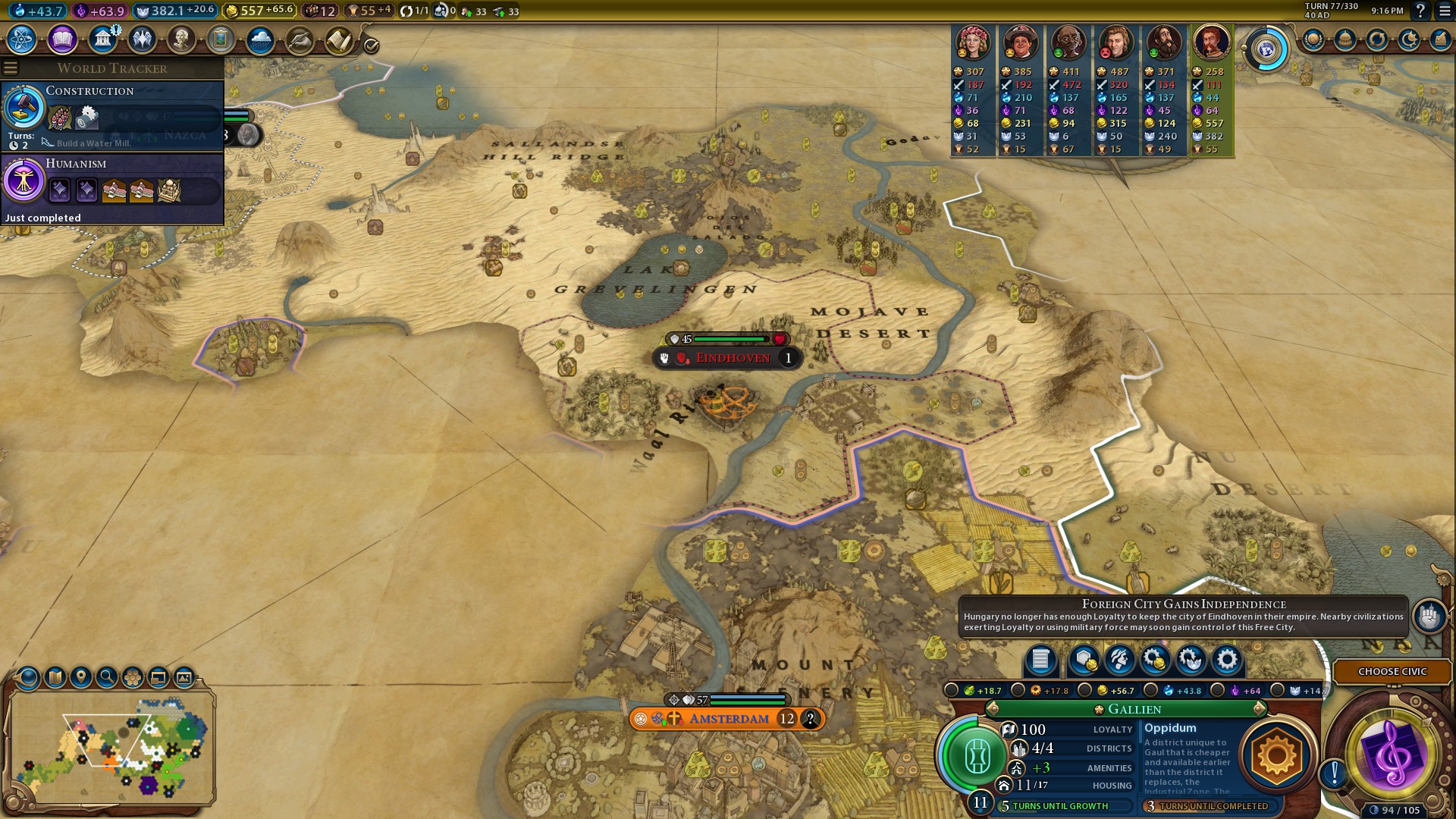Click the minimap to move camera
Screen dimensions: 1456x819
click(114, 747)
